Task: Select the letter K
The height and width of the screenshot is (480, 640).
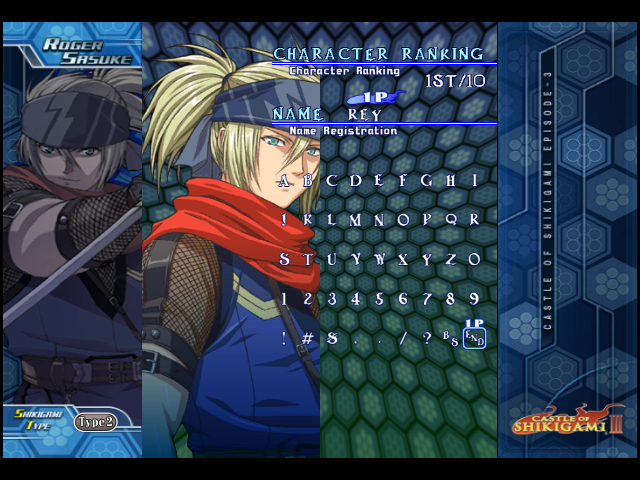Action: point(308,220)
